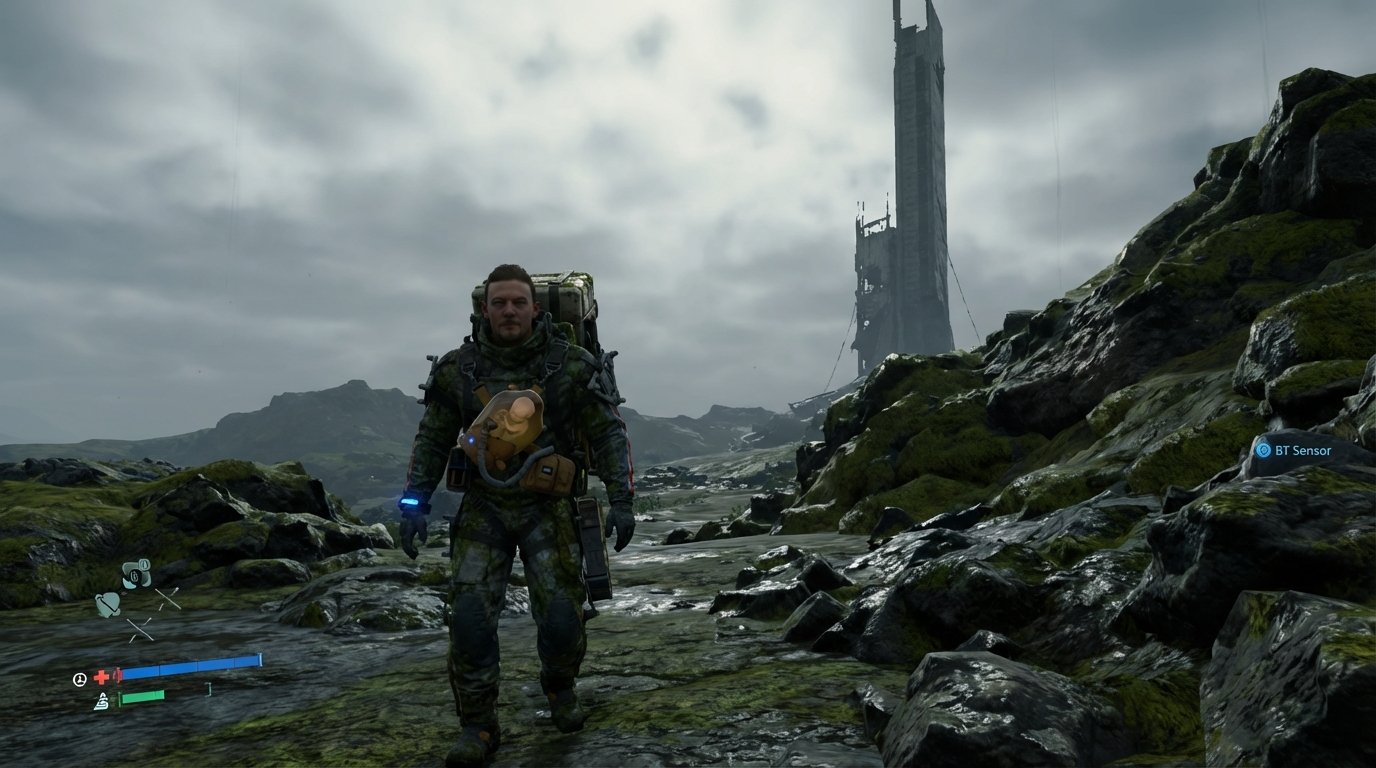
Task: Click the lower equipment pouch icon
Action: point(107,603)
